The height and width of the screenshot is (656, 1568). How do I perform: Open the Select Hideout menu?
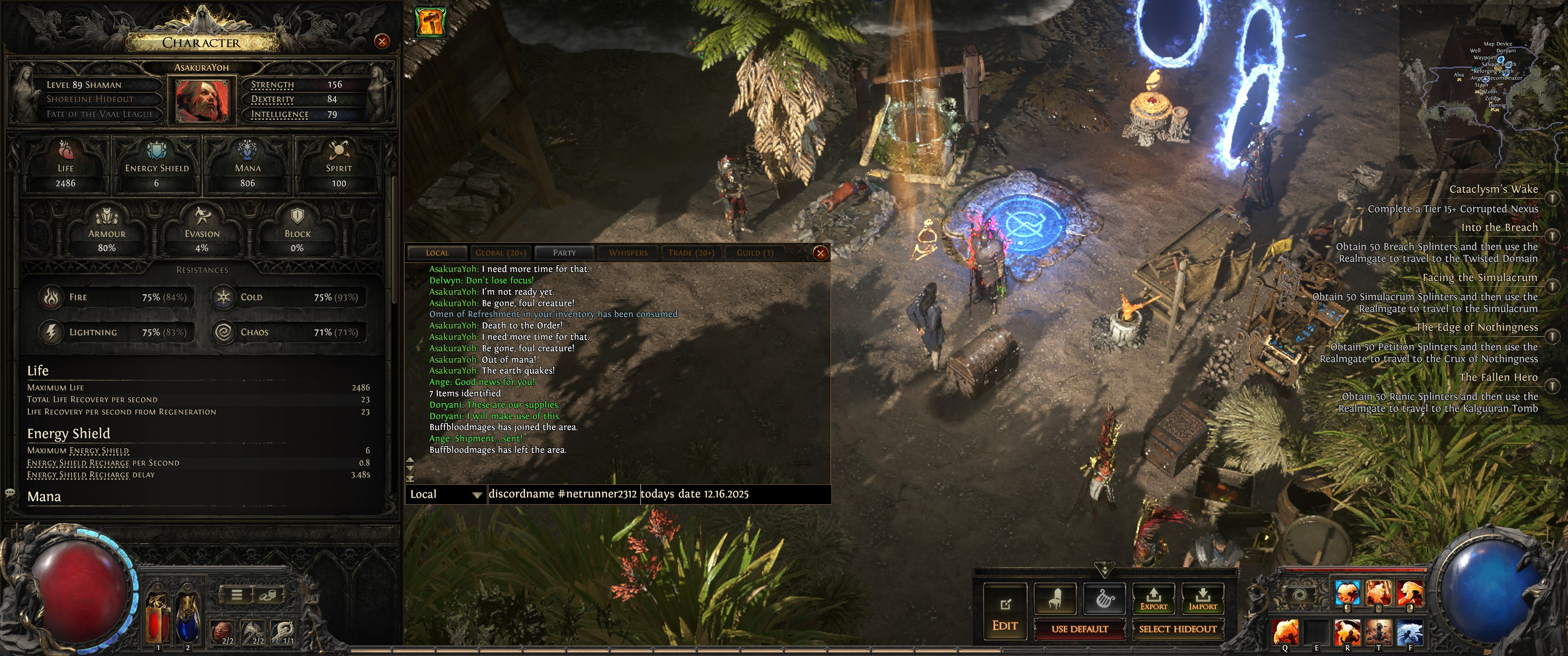[1177, 629]
